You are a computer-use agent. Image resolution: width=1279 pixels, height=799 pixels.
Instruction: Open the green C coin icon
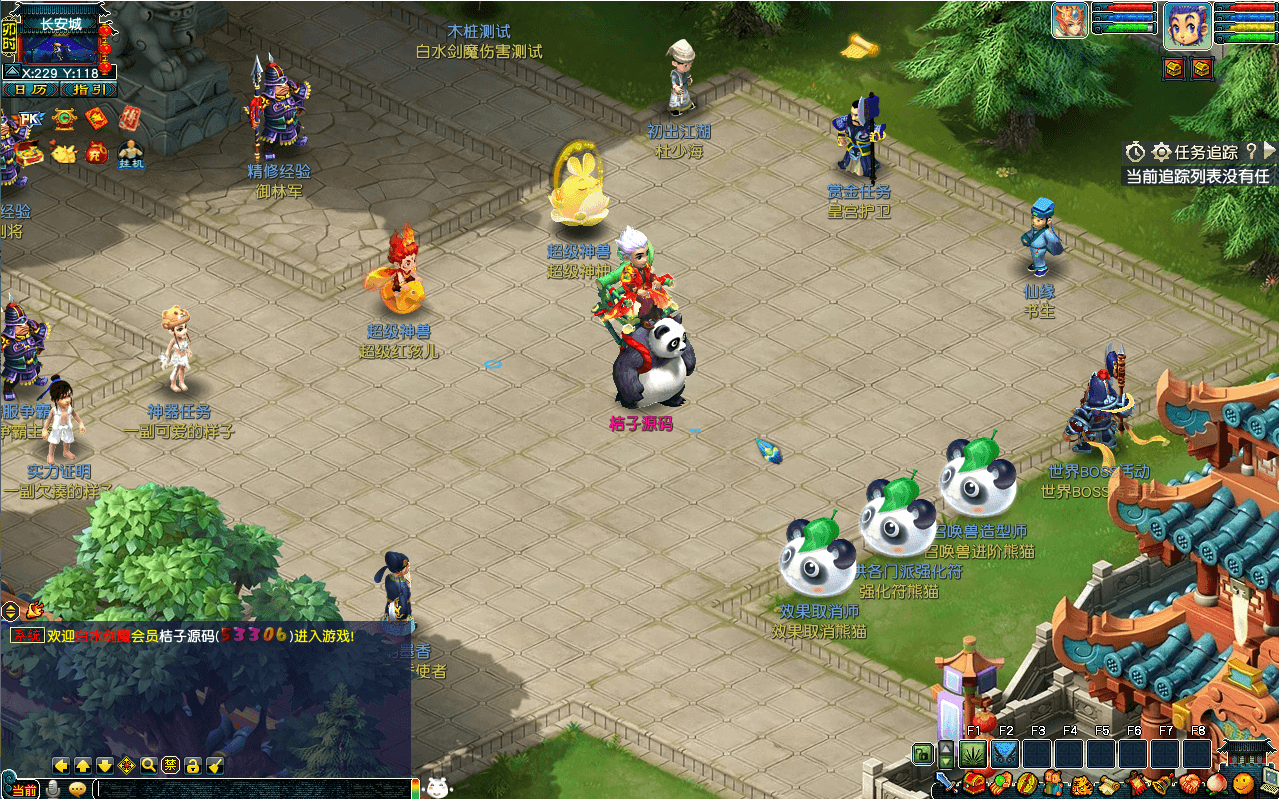[x=64, y=119]
